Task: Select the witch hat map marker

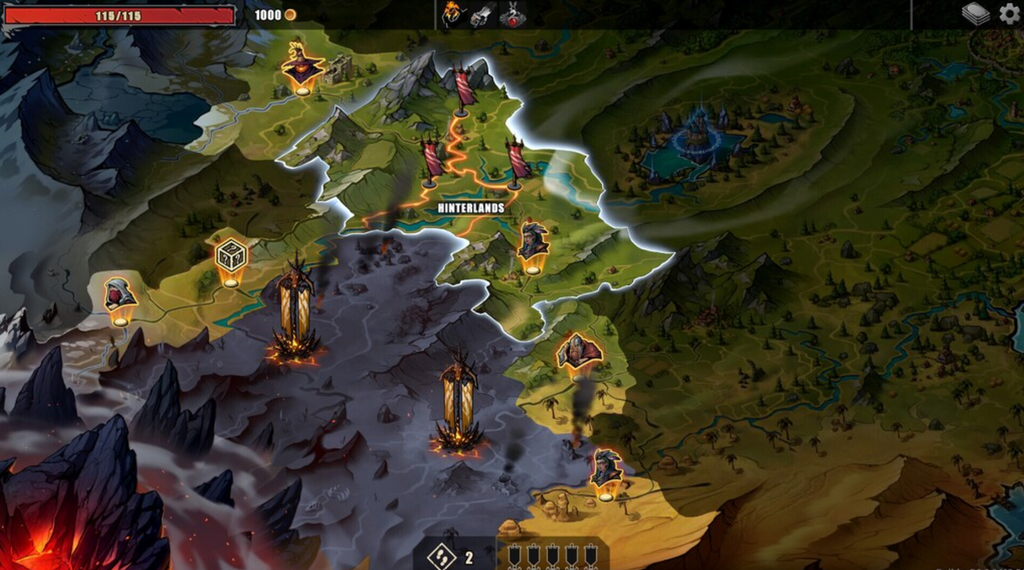Action: [x=301, y=67]
